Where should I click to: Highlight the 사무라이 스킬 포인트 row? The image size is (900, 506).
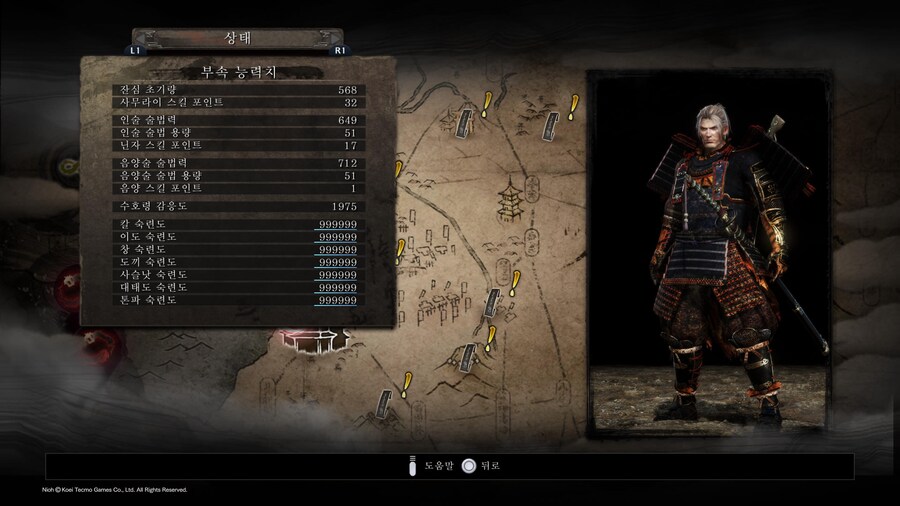click(x=238, y=102)
